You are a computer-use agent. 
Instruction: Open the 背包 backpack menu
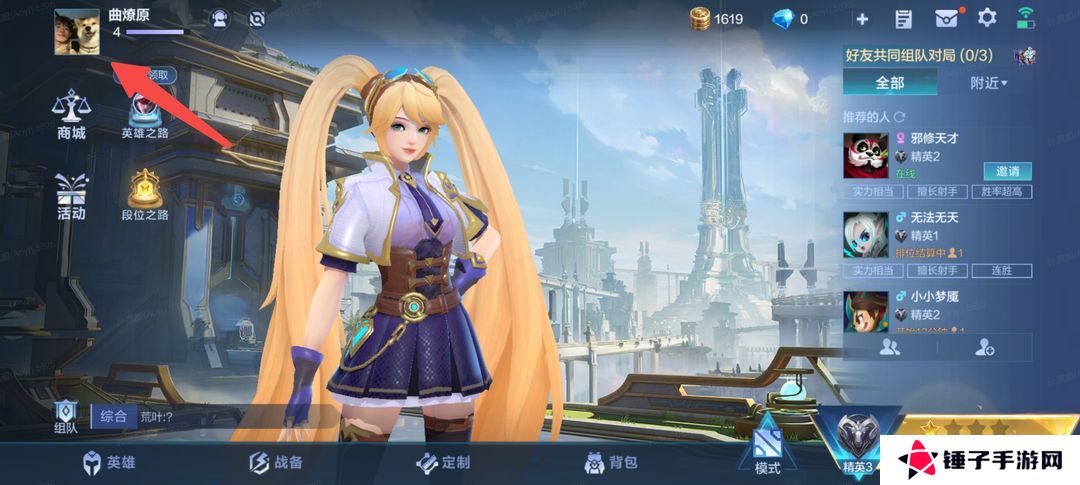click(x=610, y=462)
